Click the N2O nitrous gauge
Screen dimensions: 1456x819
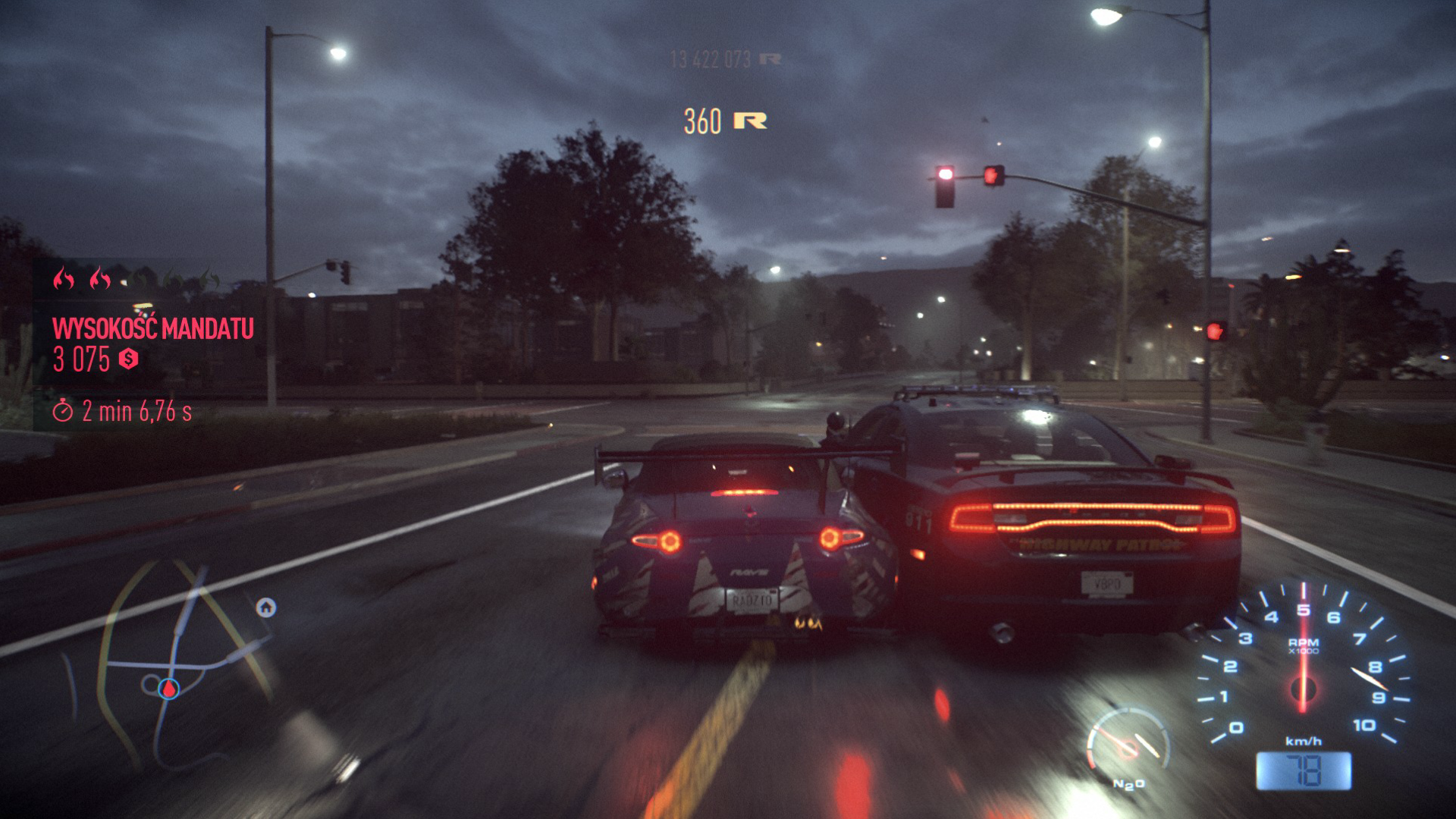point(1128,747)
